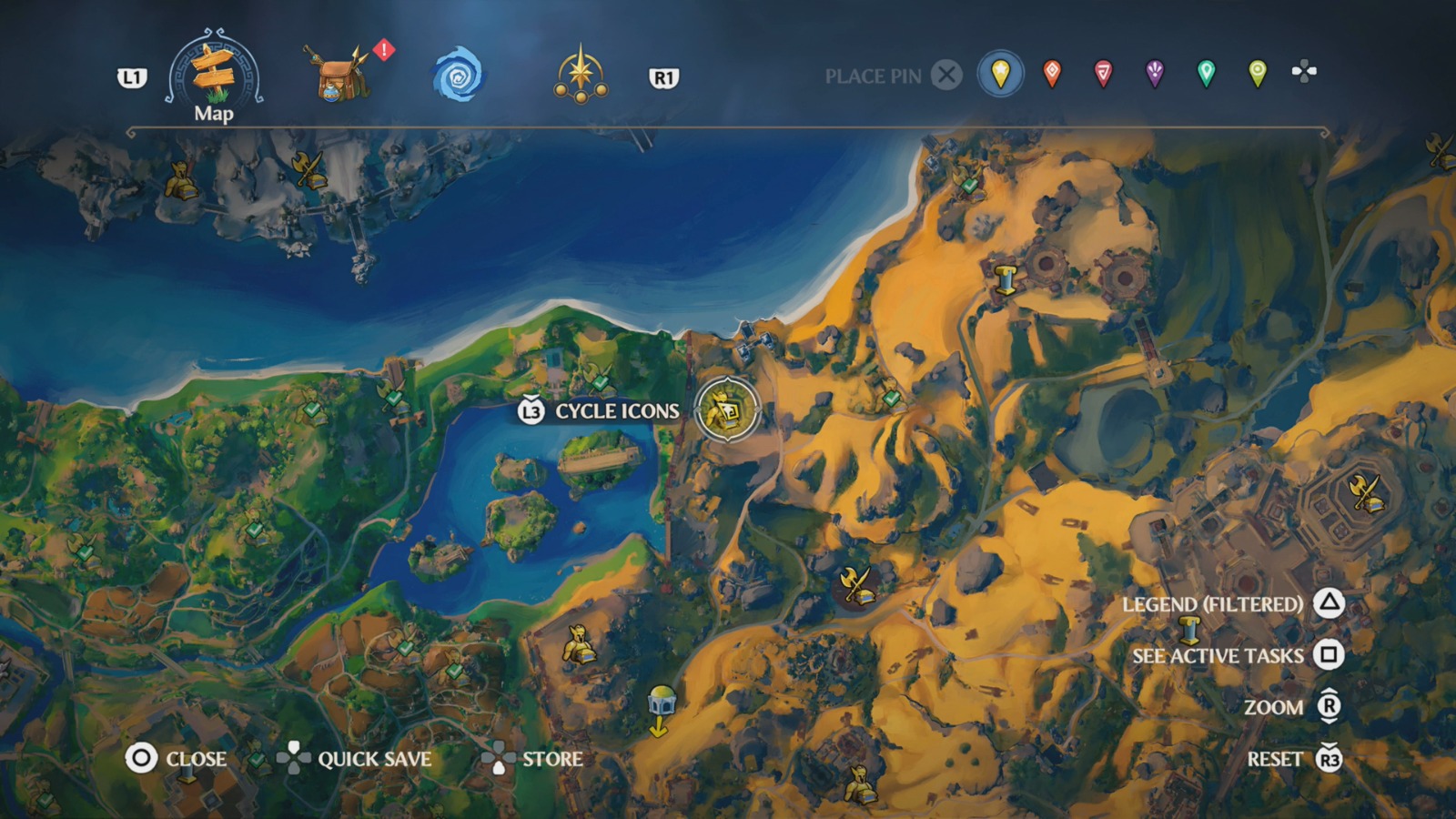Open the Store

click(x=553, y=759)
